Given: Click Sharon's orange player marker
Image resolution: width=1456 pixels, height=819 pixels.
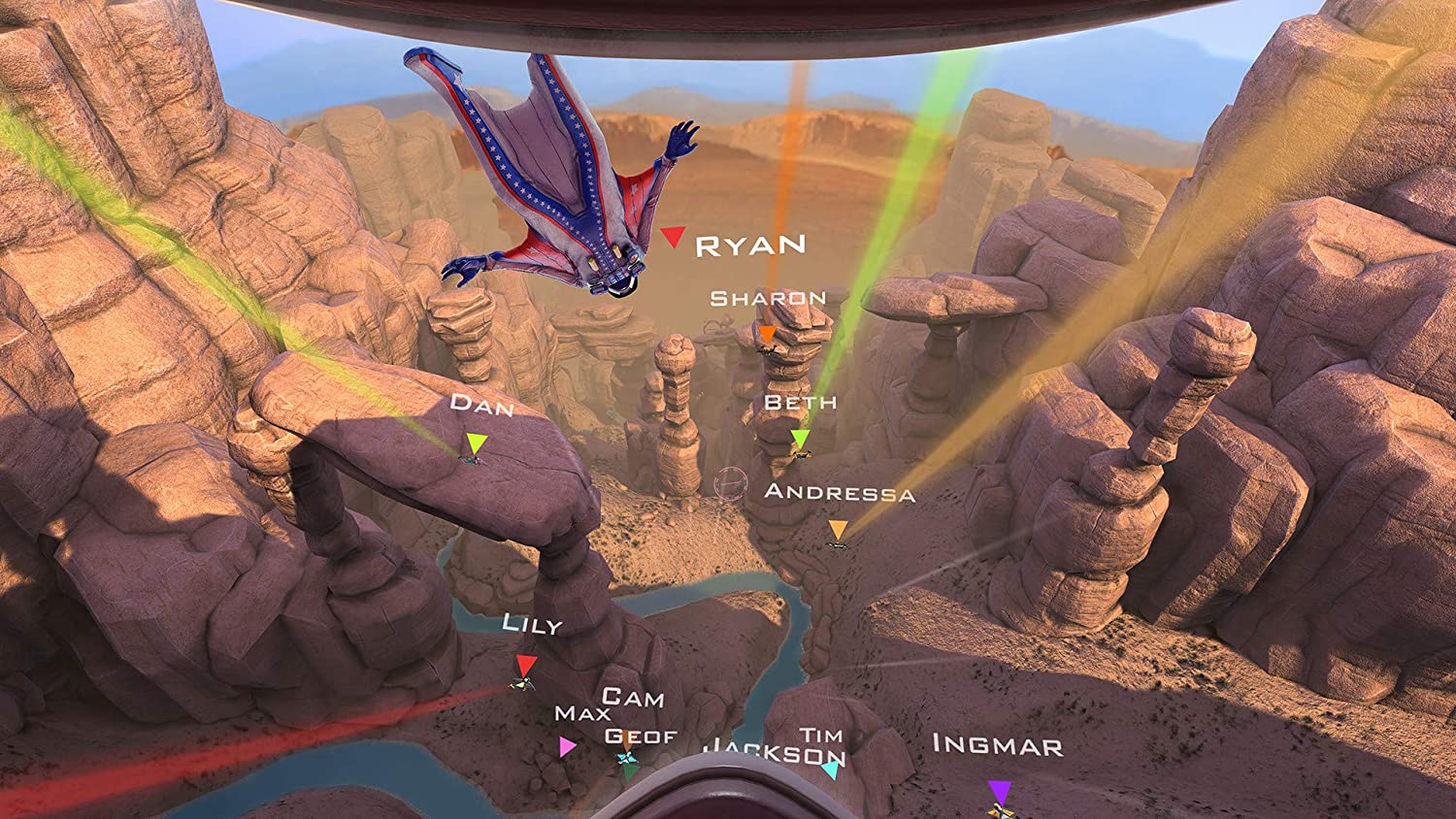Looking at the screenshot, I should (766, 334).
